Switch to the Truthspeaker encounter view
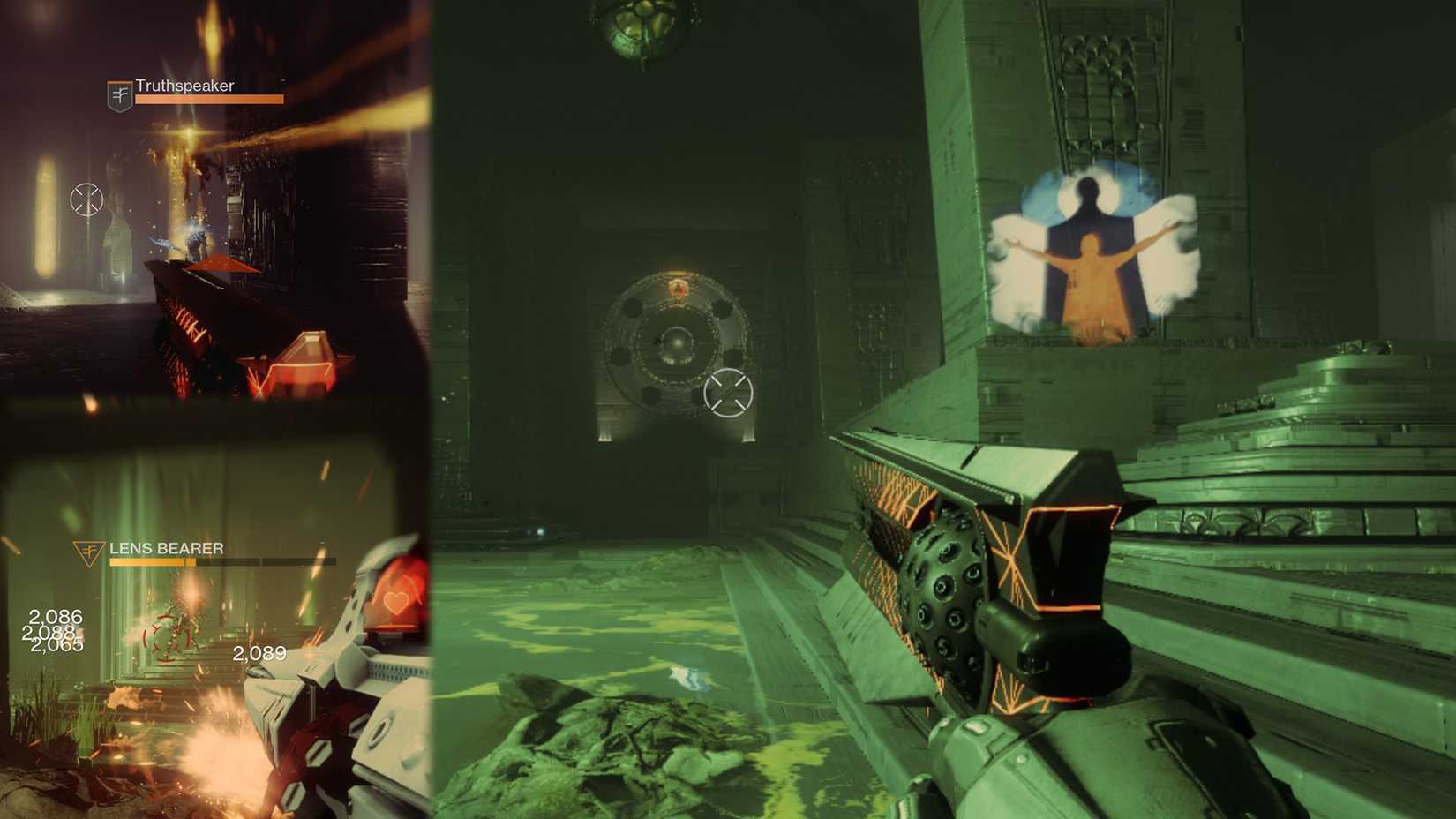Screen dimensions: 1456x819 tap(216, 203)
